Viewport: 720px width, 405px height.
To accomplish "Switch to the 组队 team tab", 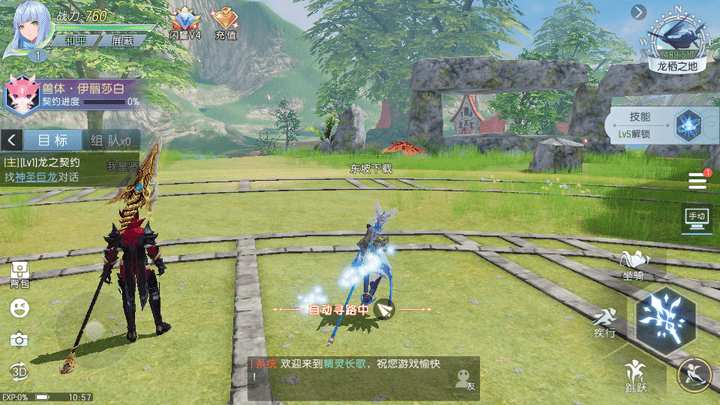I will pyautogui.click(x=108, y=140).
